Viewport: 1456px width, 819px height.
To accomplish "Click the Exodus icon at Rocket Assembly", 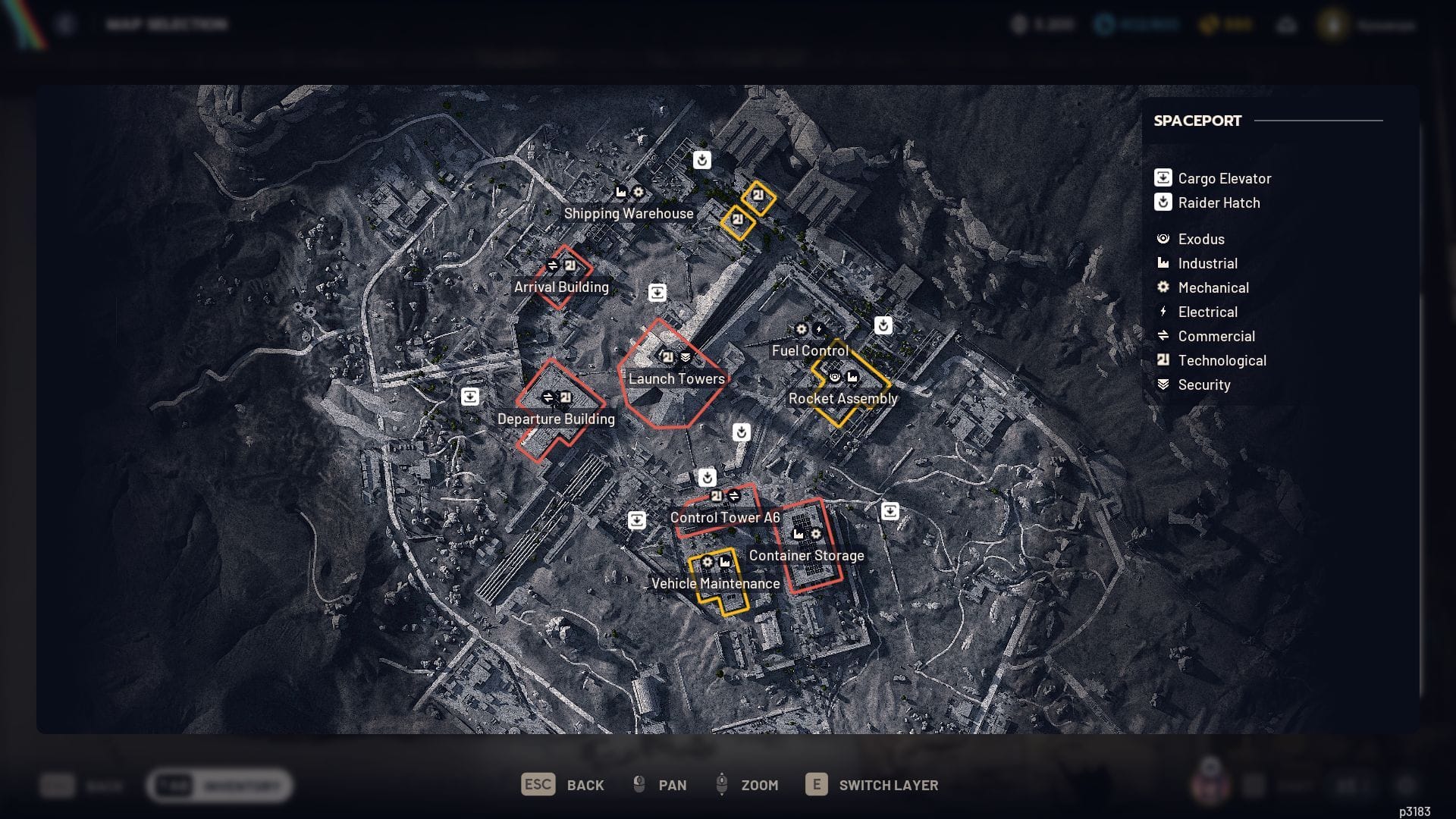I will tap(835, 377).
